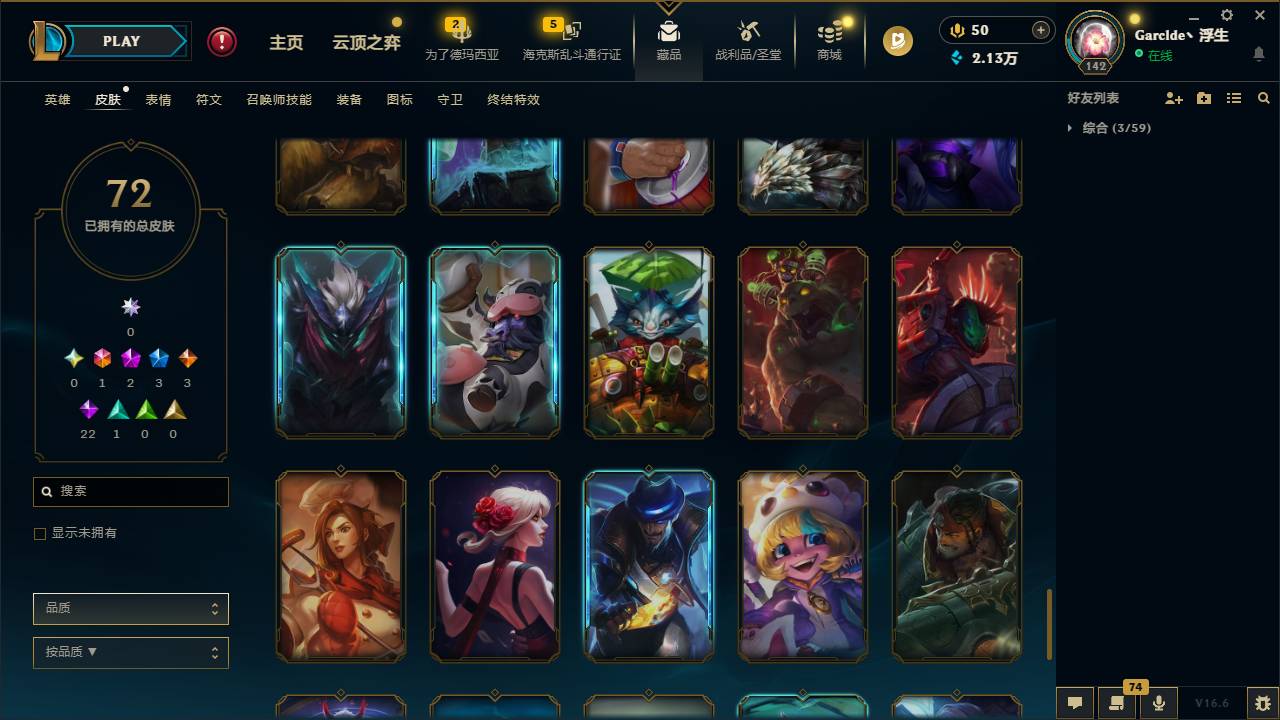Open the 品质 dropdown
1280x720 pixels.
tap(130, 608)
